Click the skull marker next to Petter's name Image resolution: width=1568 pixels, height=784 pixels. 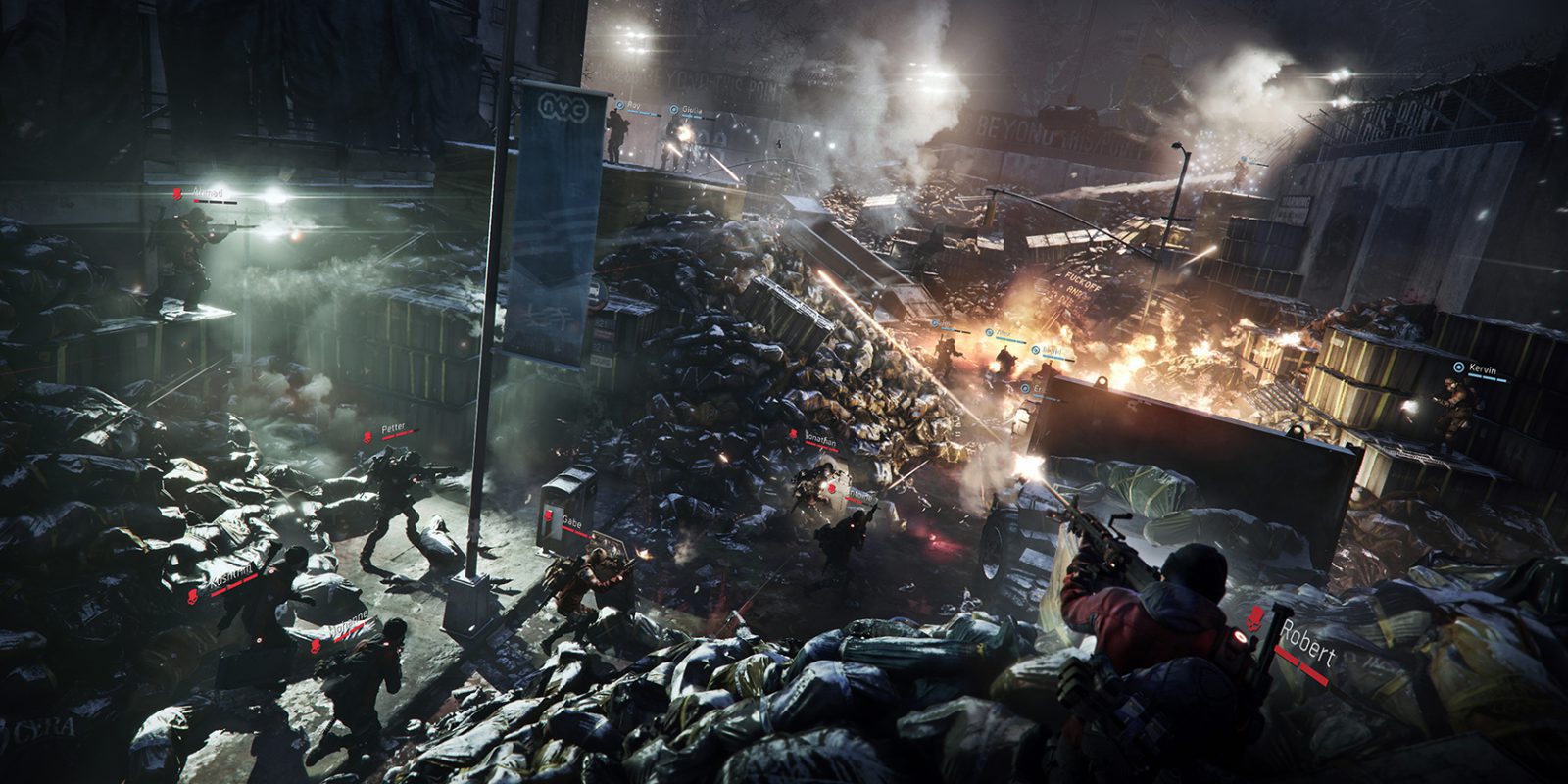[x=367, y=439]
